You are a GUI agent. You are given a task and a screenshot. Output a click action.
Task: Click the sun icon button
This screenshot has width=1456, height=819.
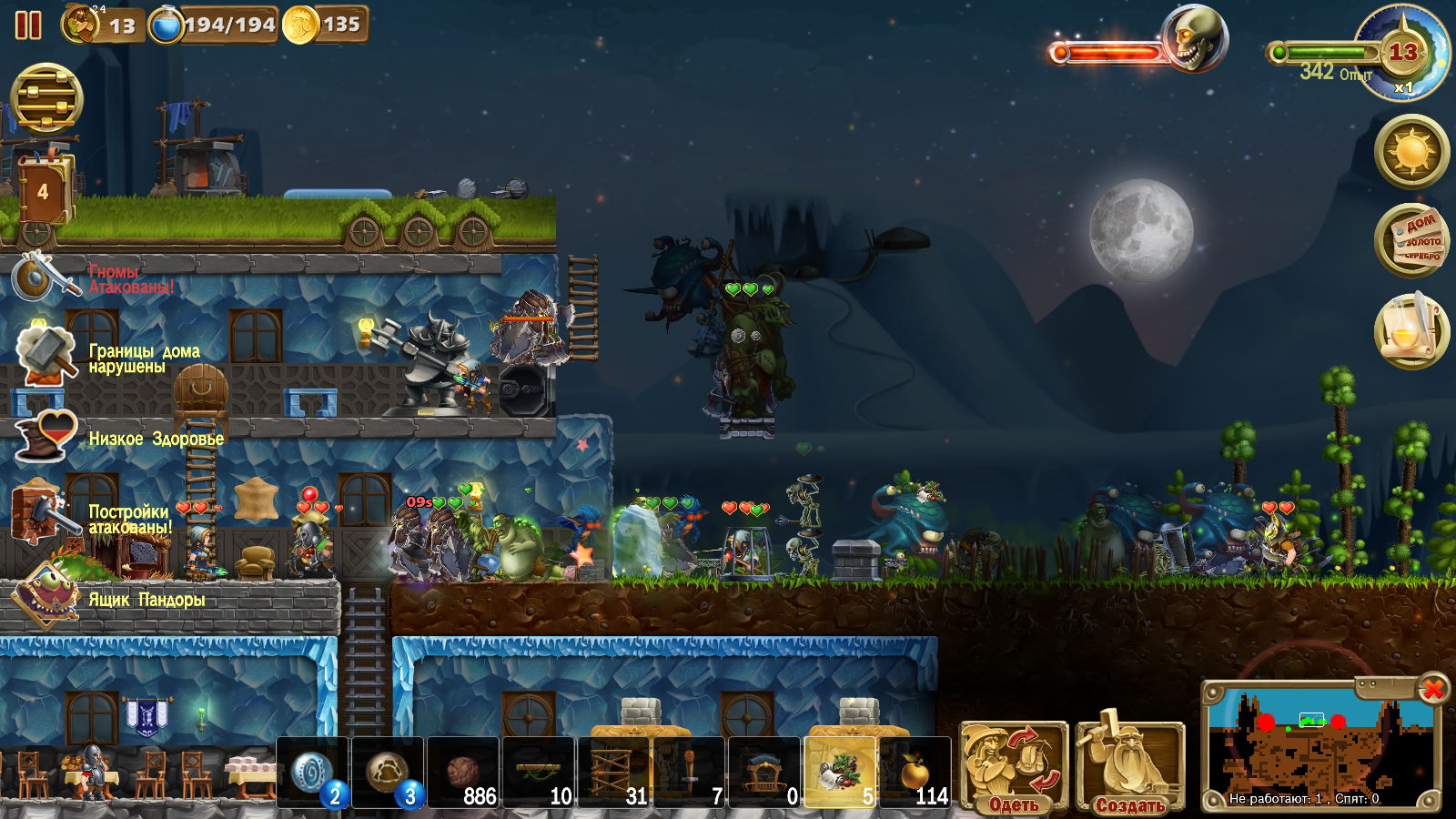pyautogui.click(x=1411, y=151)
